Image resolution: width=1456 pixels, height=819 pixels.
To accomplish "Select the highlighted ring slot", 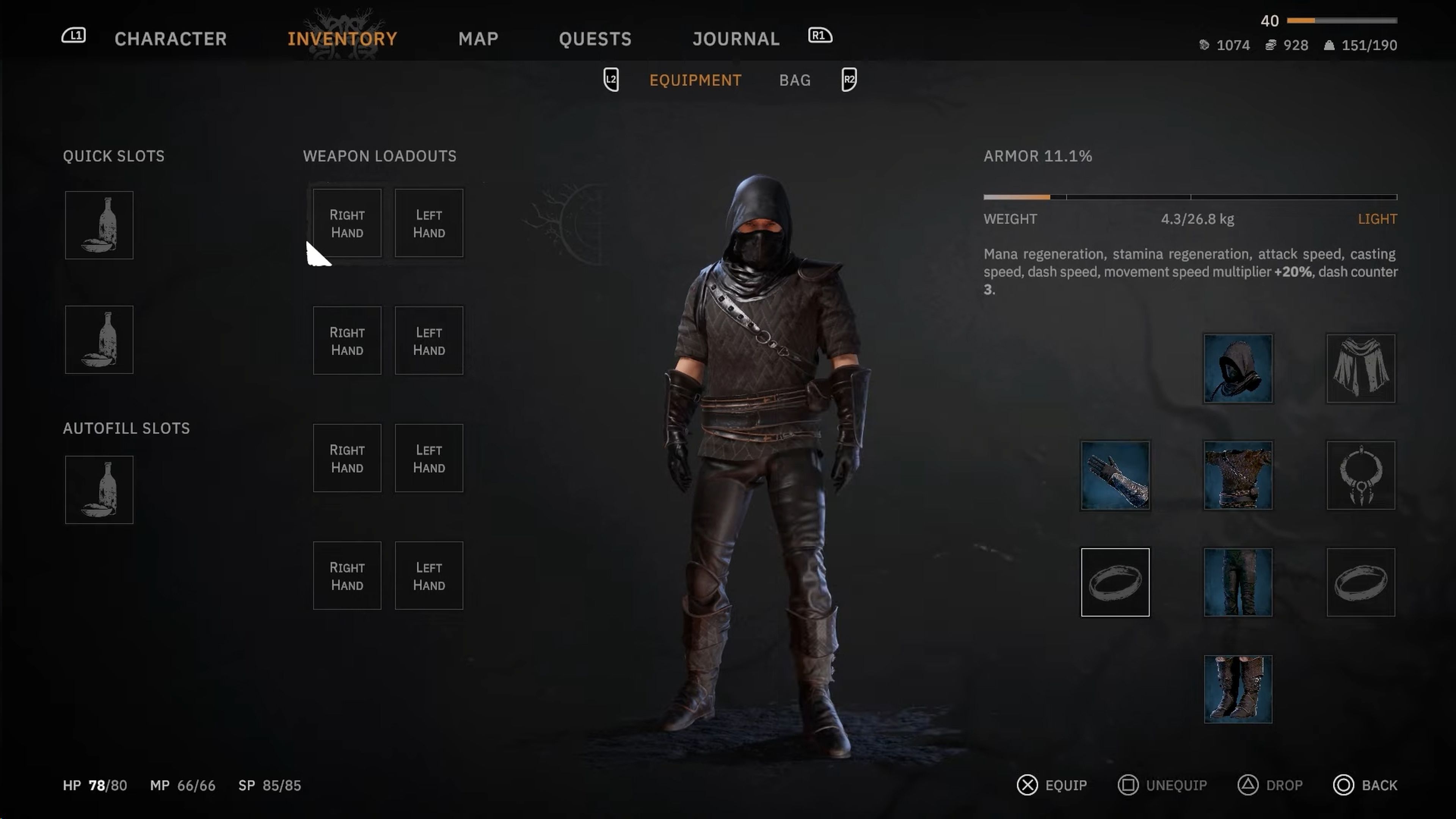I will (1115, 582).
